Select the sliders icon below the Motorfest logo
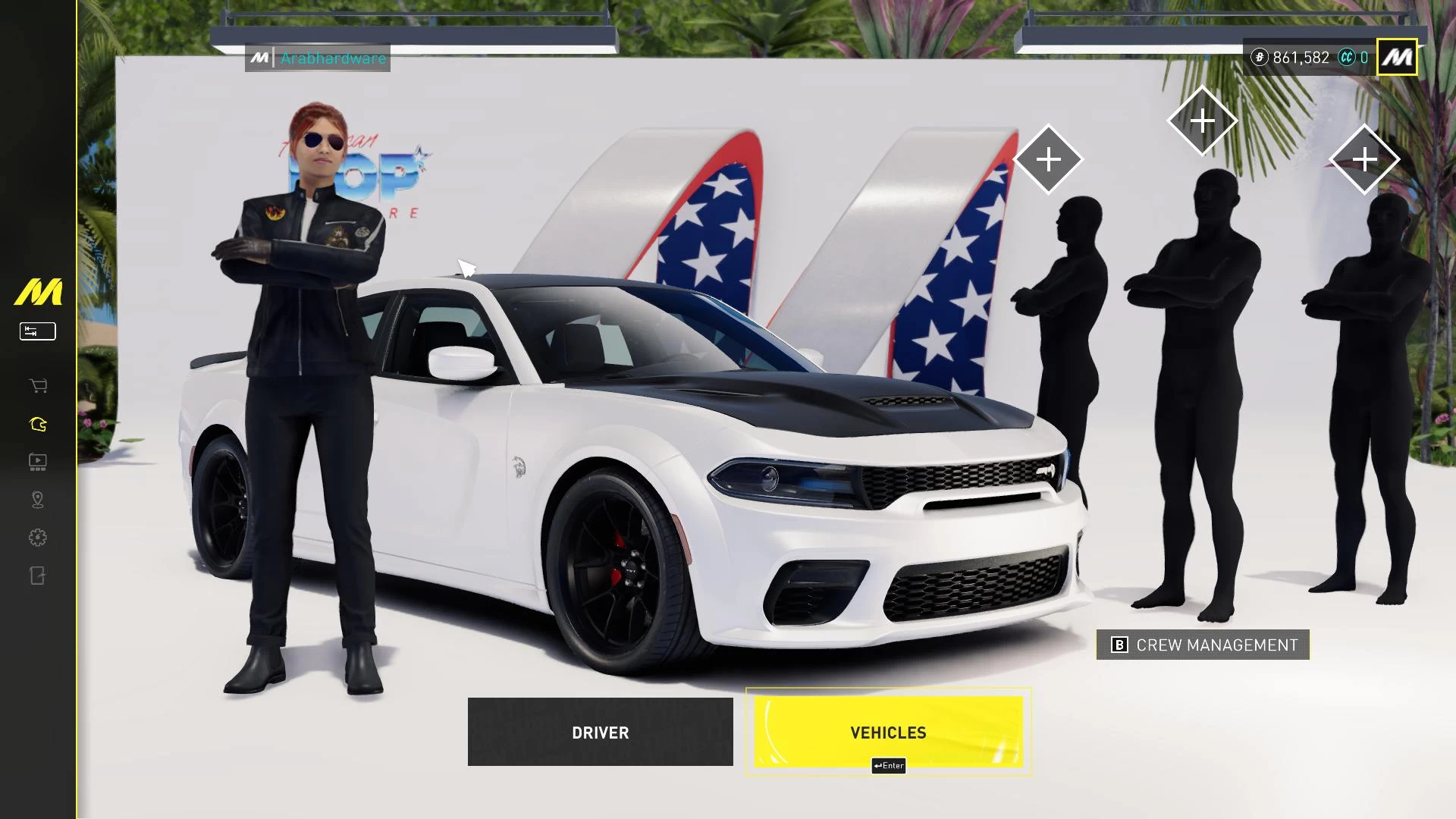The height and width of the screenshot is (819, 1456). (x=38, y=331)
